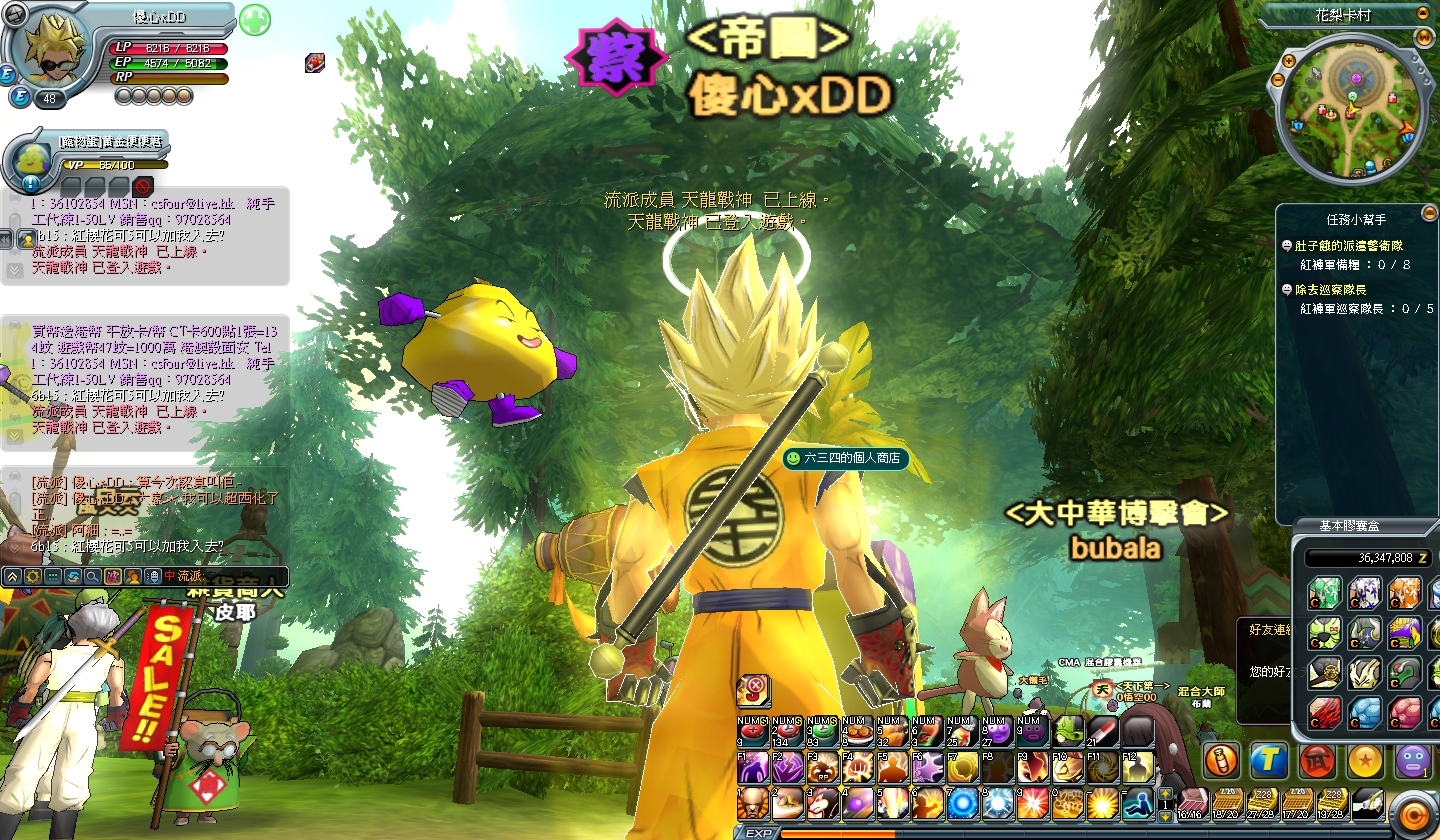Click the purple face emote button
Image resolution: width=1440 pixels, height=840 pixels.
(1412, 760)
